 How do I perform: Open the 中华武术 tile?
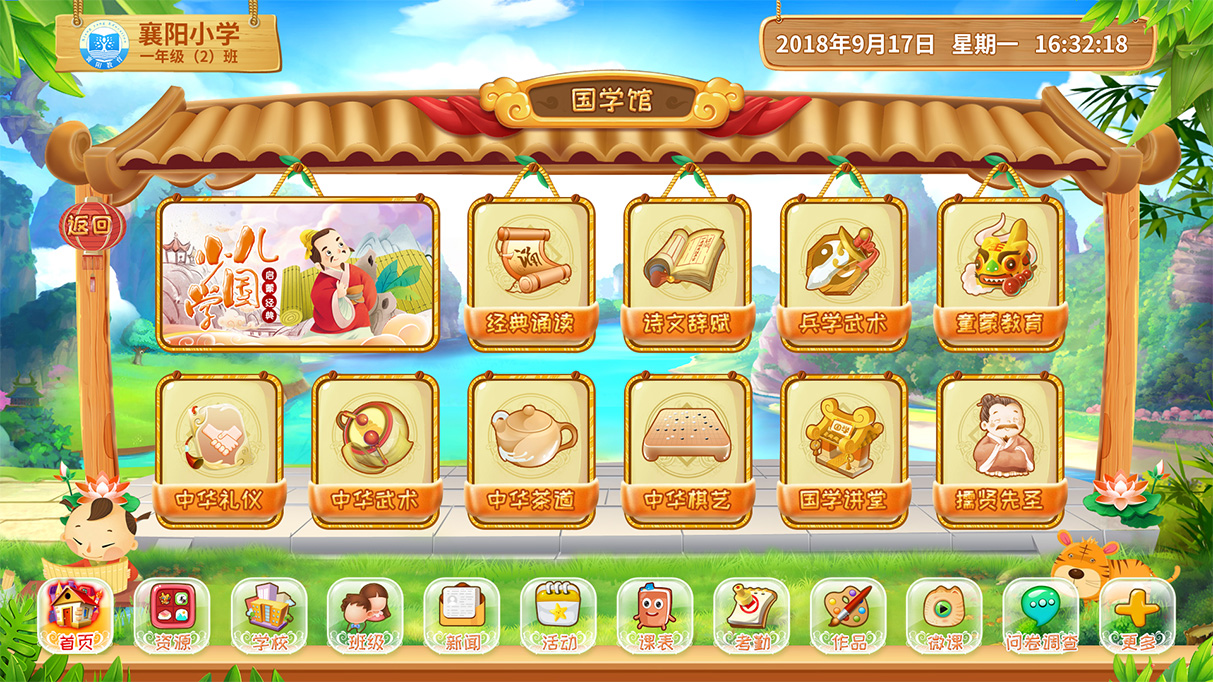point(375,450)
